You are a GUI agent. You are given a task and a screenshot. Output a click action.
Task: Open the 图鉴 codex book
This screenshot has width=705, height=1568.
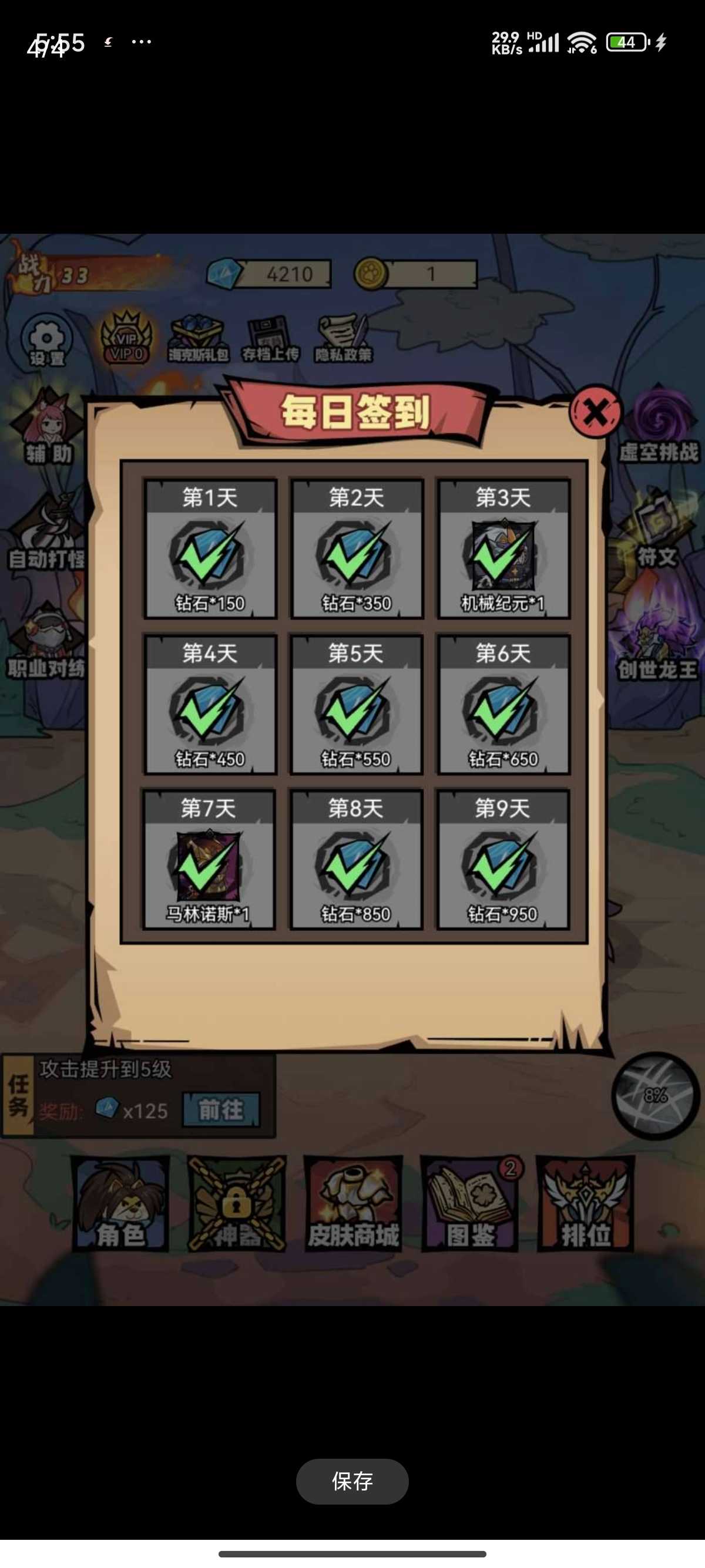[470, 1203]
